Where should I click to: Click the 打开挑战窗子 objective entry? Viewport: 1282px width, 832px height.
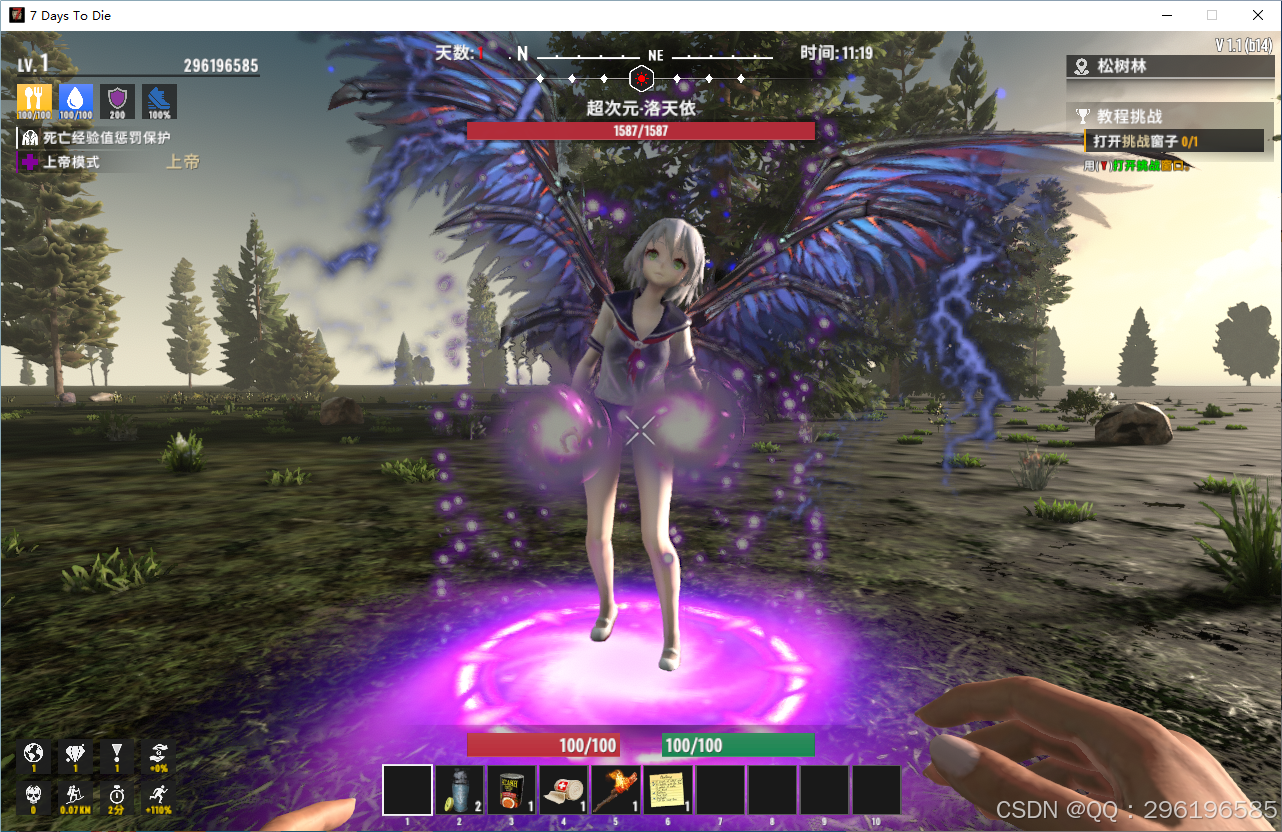pos(1173,141)
